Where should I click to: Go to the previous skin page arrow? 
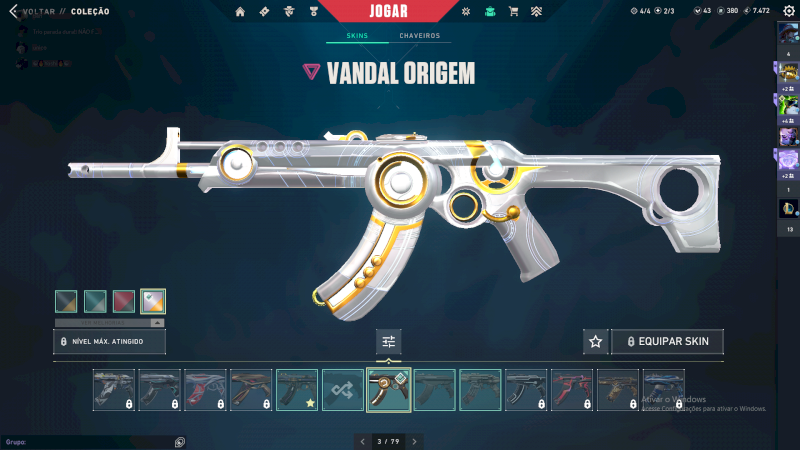362,441
